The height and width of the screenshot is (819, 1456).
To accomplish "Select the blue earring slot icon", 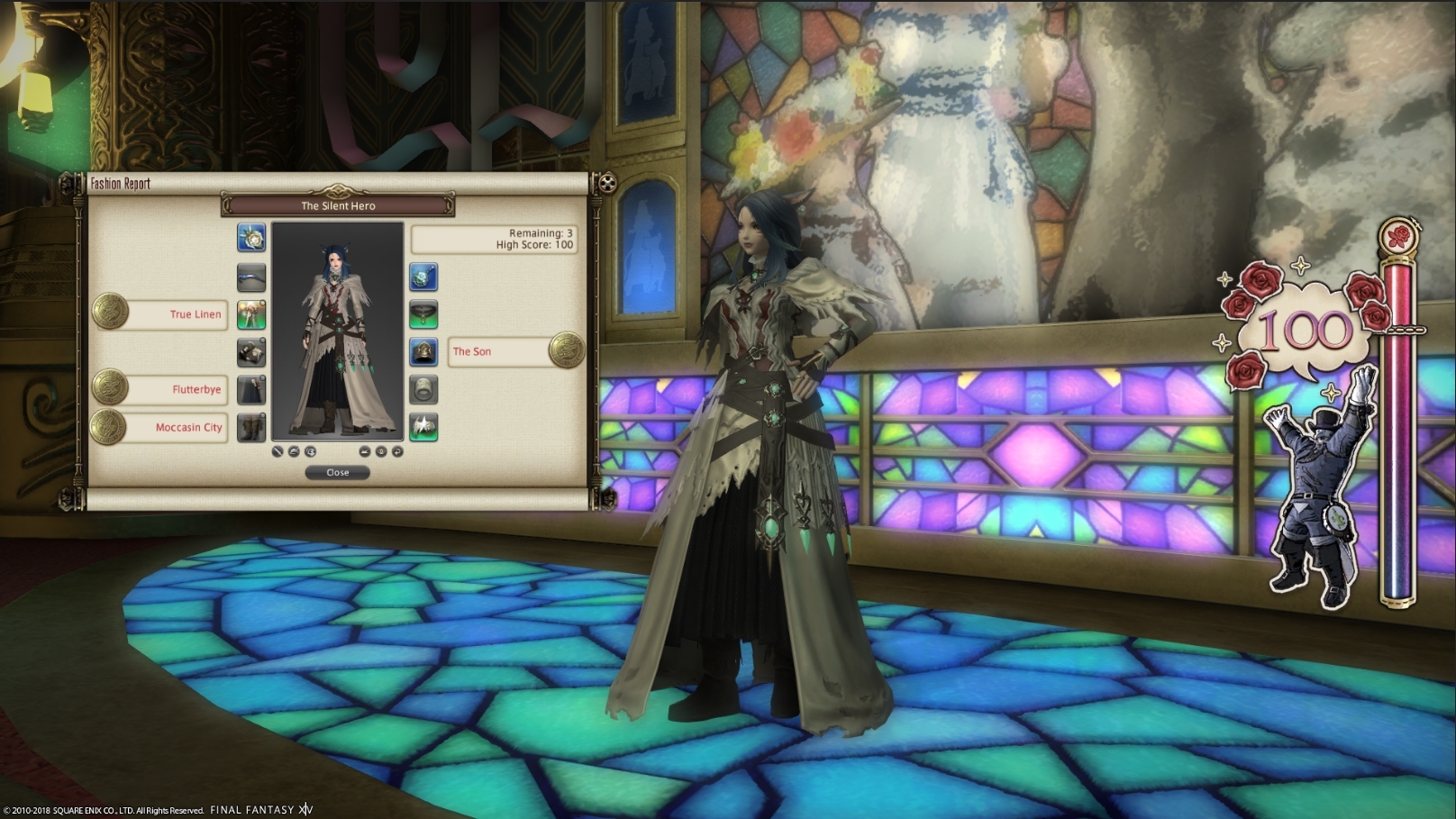I will pos(423,278).
